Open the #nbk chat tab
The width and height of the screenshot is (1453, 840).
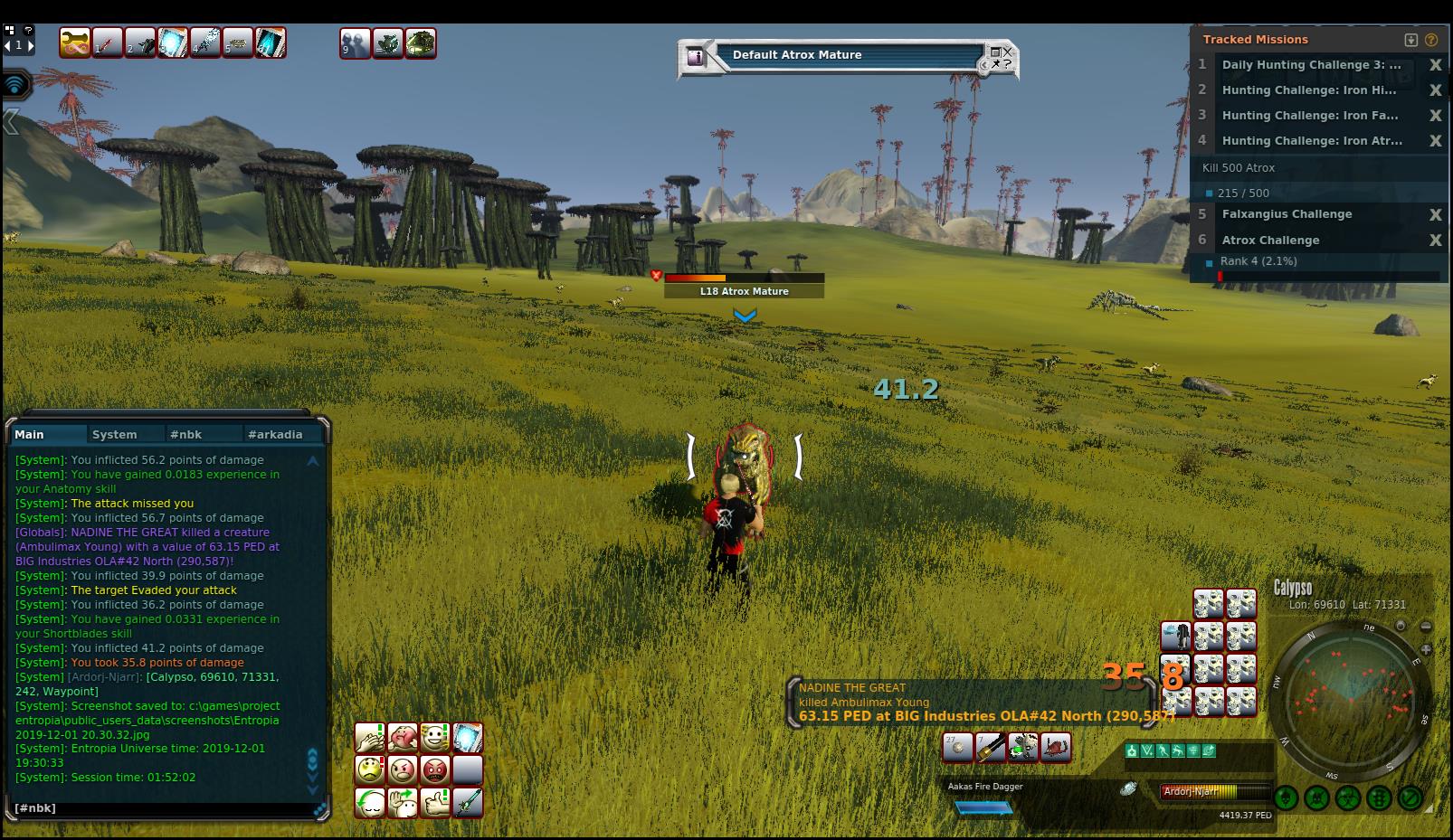(x=187, y=435)
